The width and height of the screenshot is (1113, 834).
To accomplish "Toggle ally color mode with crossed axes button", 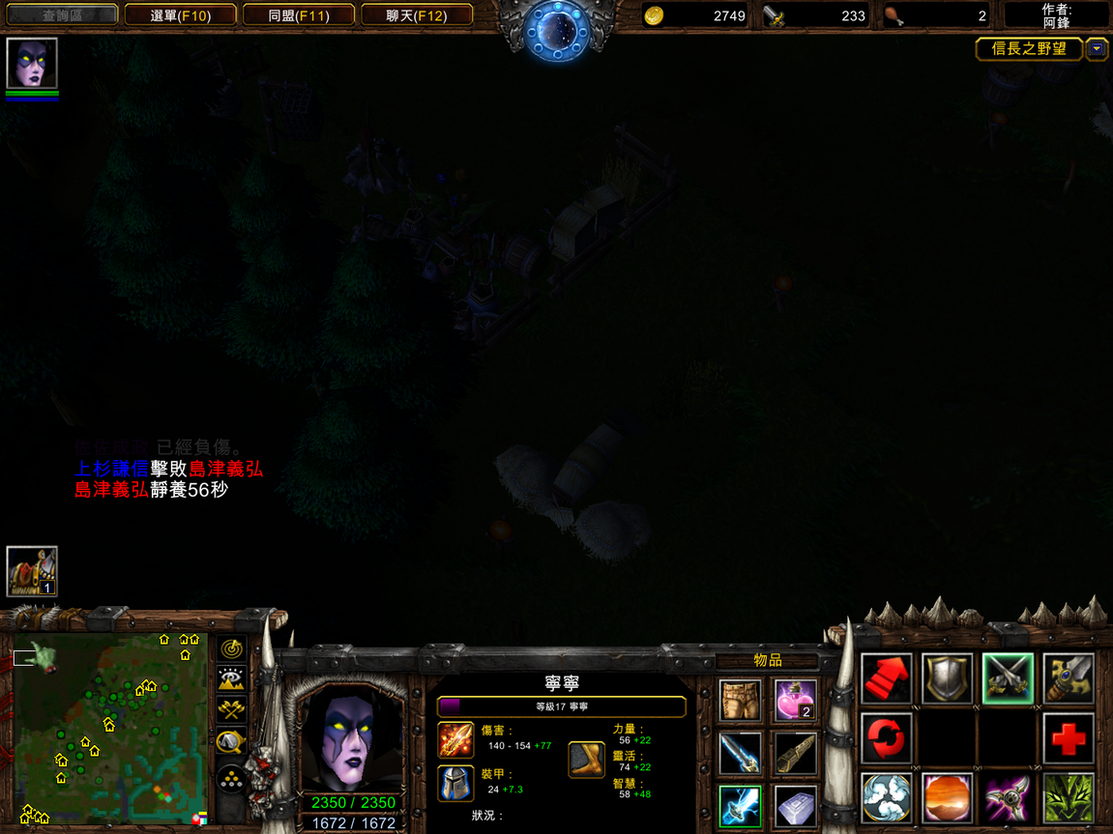I will pyautogui.click(x=232, y=710).
